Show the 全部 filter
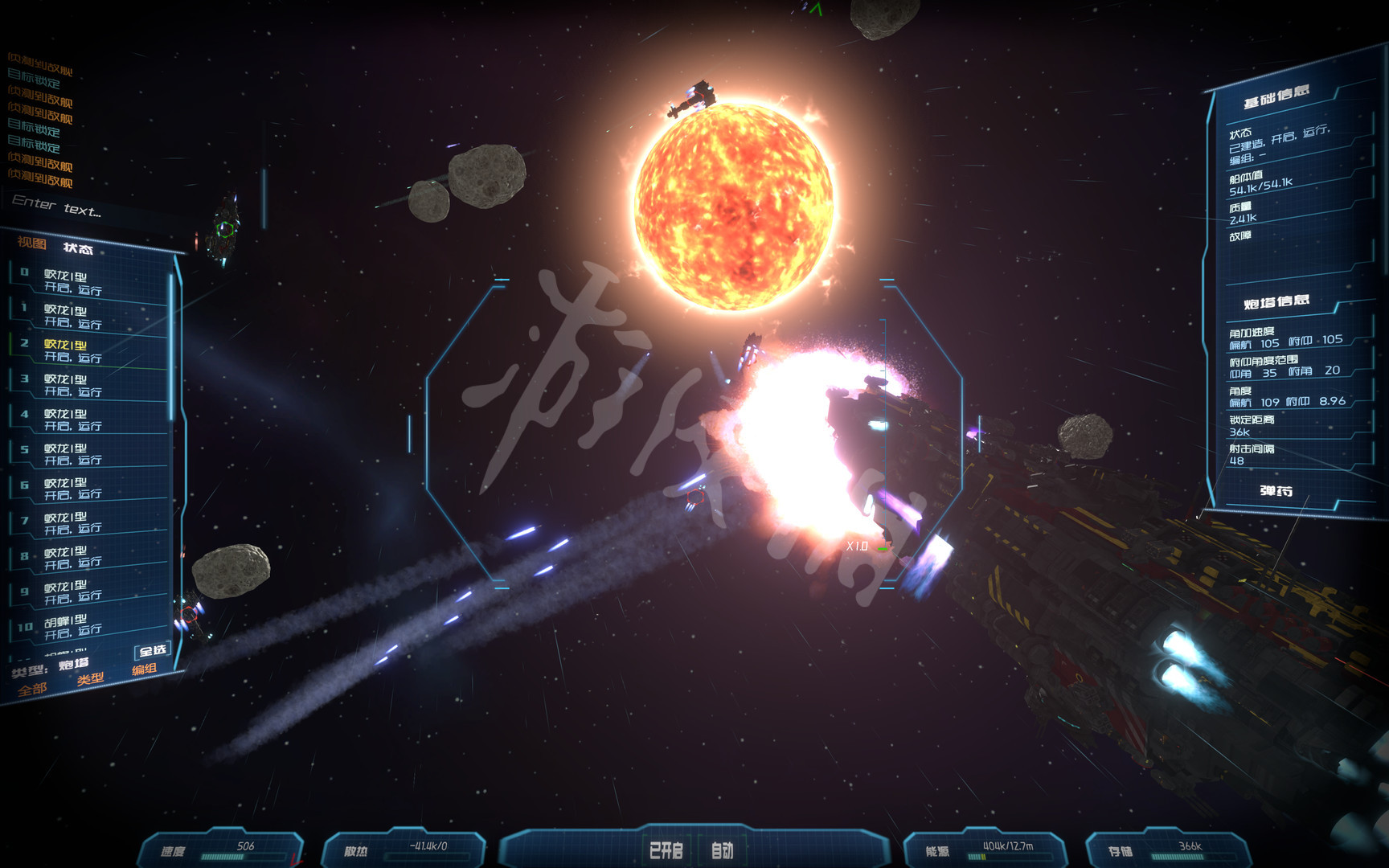1389x868 pixels. 32,690
